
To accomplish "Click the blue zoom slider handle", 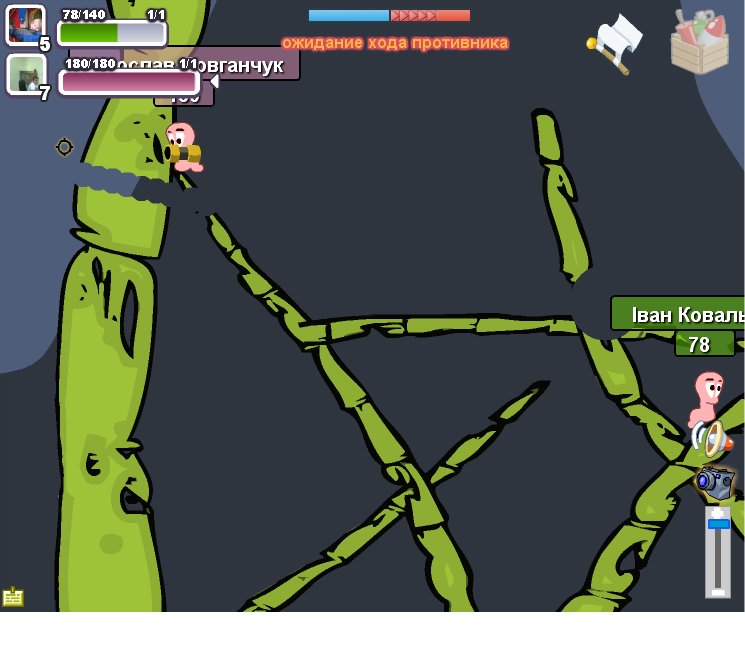I will [x=718, y=523].
